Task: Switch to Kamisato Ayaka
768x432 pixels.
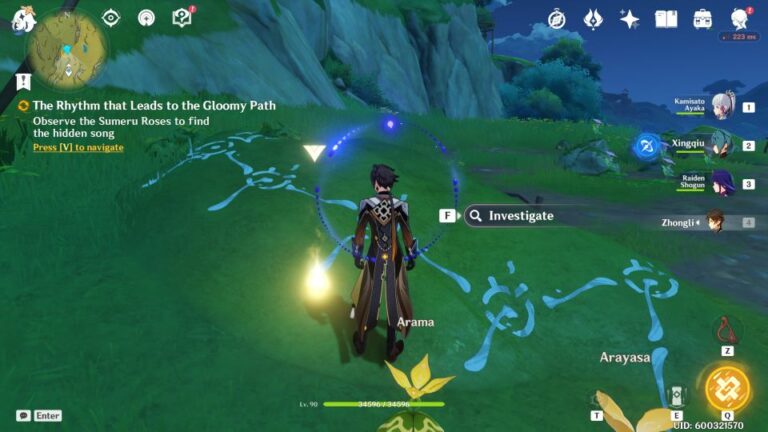Action: (x=722, y=107)
